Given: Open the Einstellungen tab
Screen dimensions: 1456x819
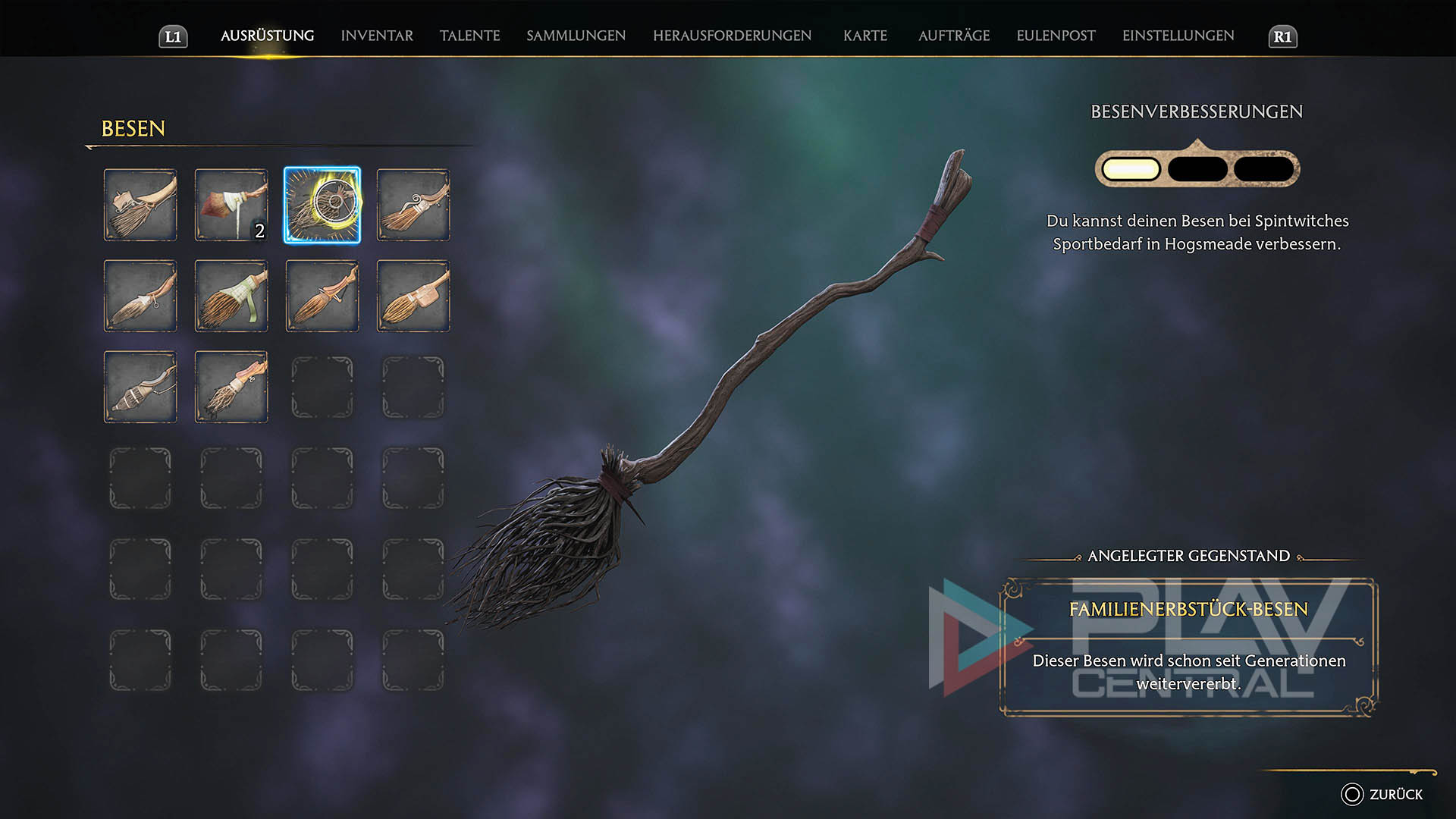Looking at the screenshot, I should 1178,36.
